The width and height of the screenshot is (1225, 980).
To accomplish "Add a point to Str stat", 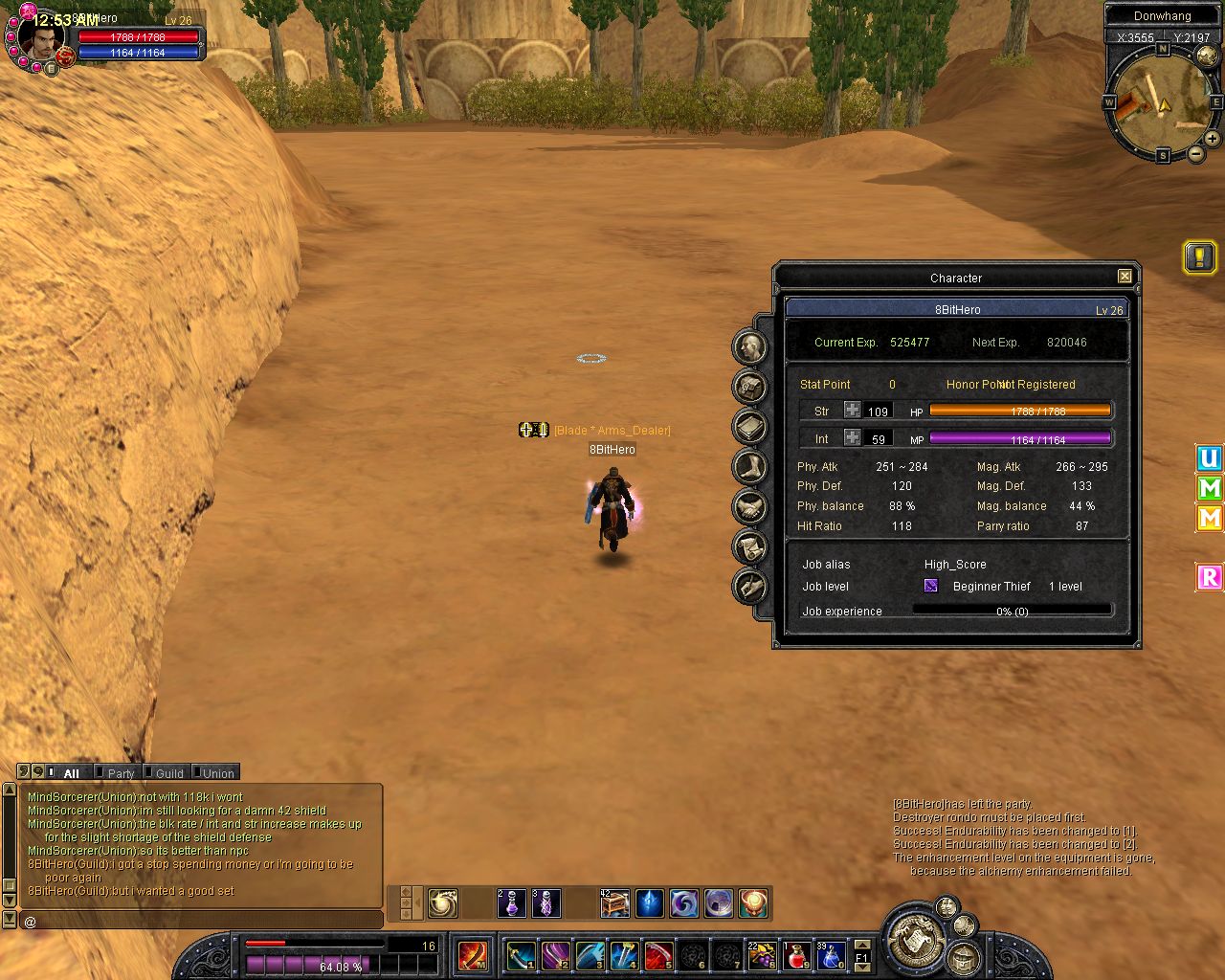I will point(852,411).
